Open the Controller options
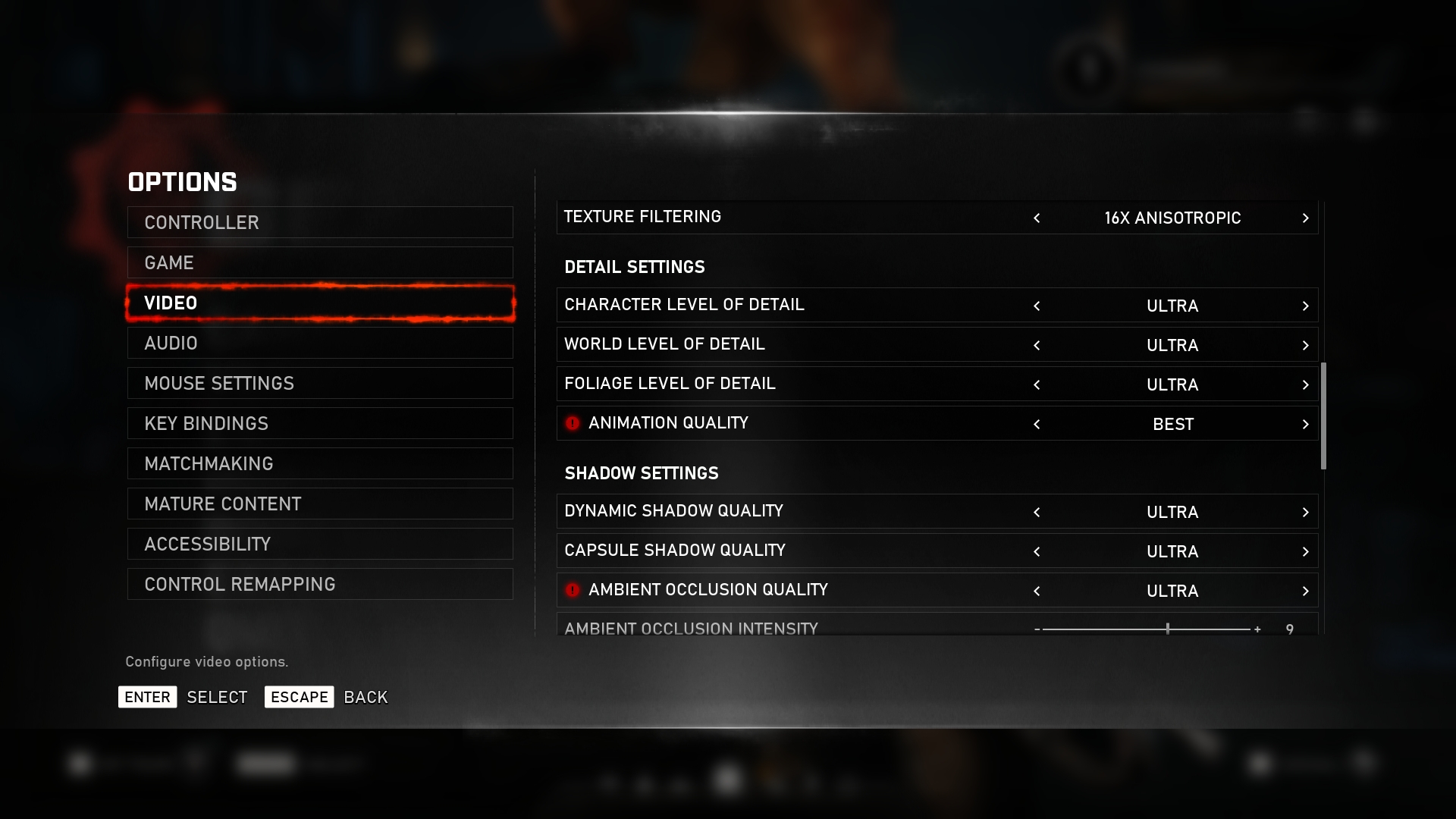 pyautogui.click(x=319, y=222)
